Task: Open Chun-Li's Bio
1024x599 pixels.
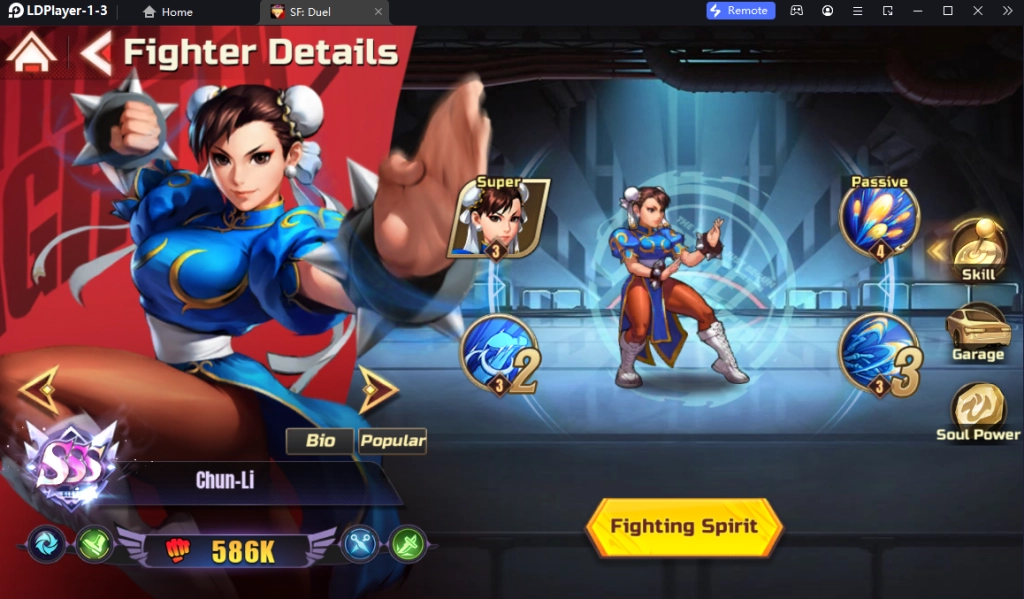Action: (320, 441)
